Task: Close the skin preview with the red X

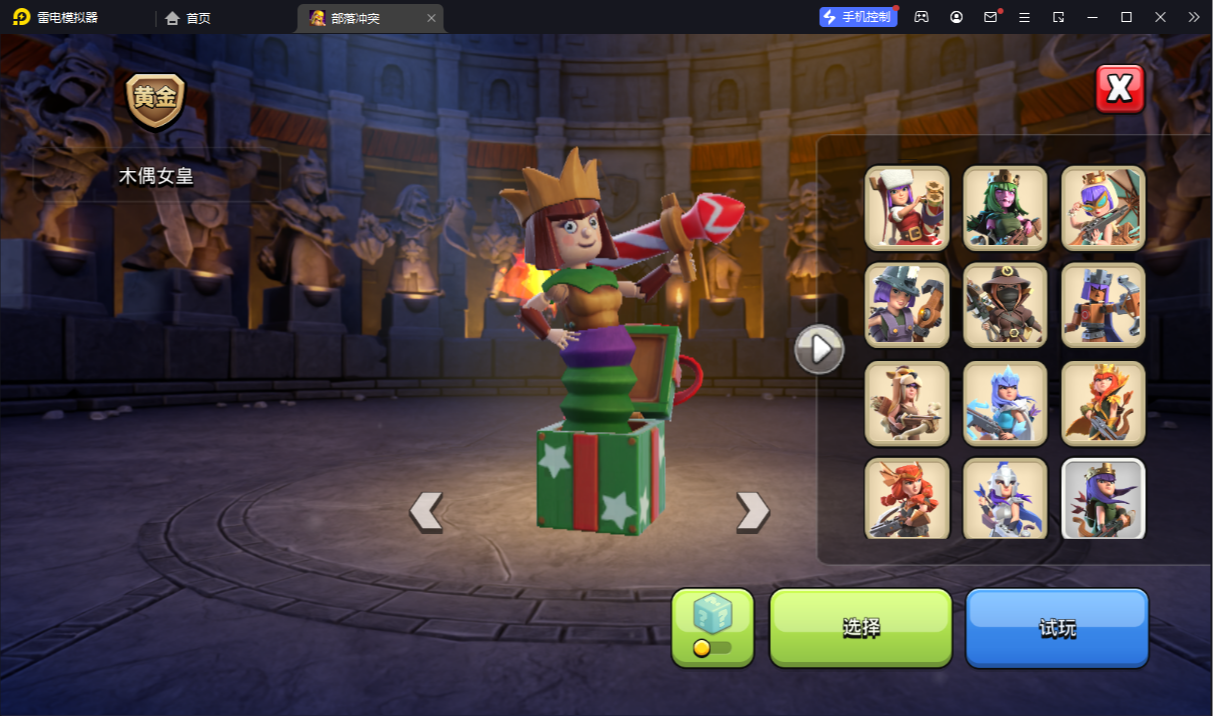Action: coord(1119,89)
